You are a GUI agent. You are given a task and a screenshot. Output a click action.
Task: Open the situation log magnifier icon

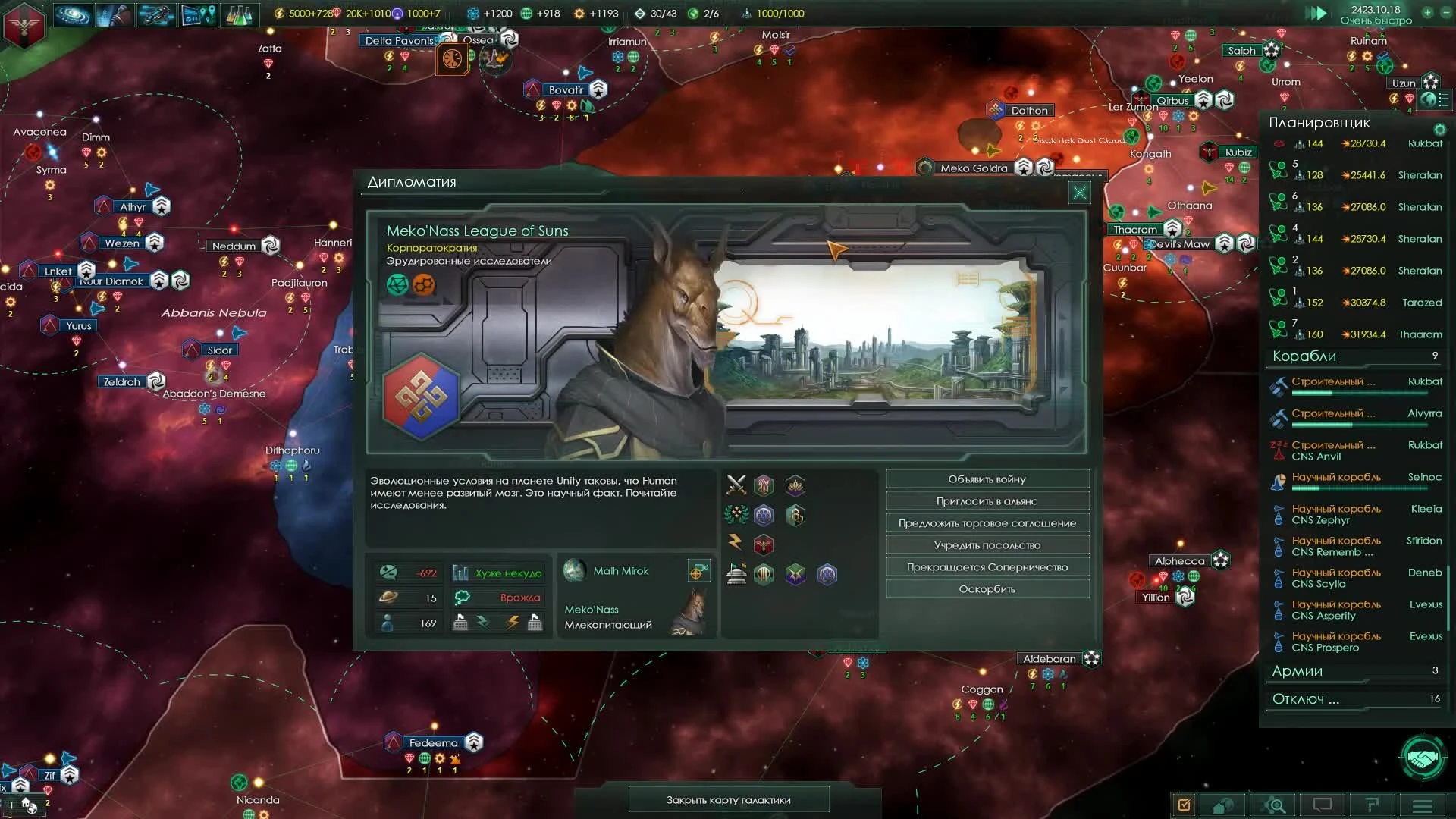pyautogui.click(x=1274, y=805)
